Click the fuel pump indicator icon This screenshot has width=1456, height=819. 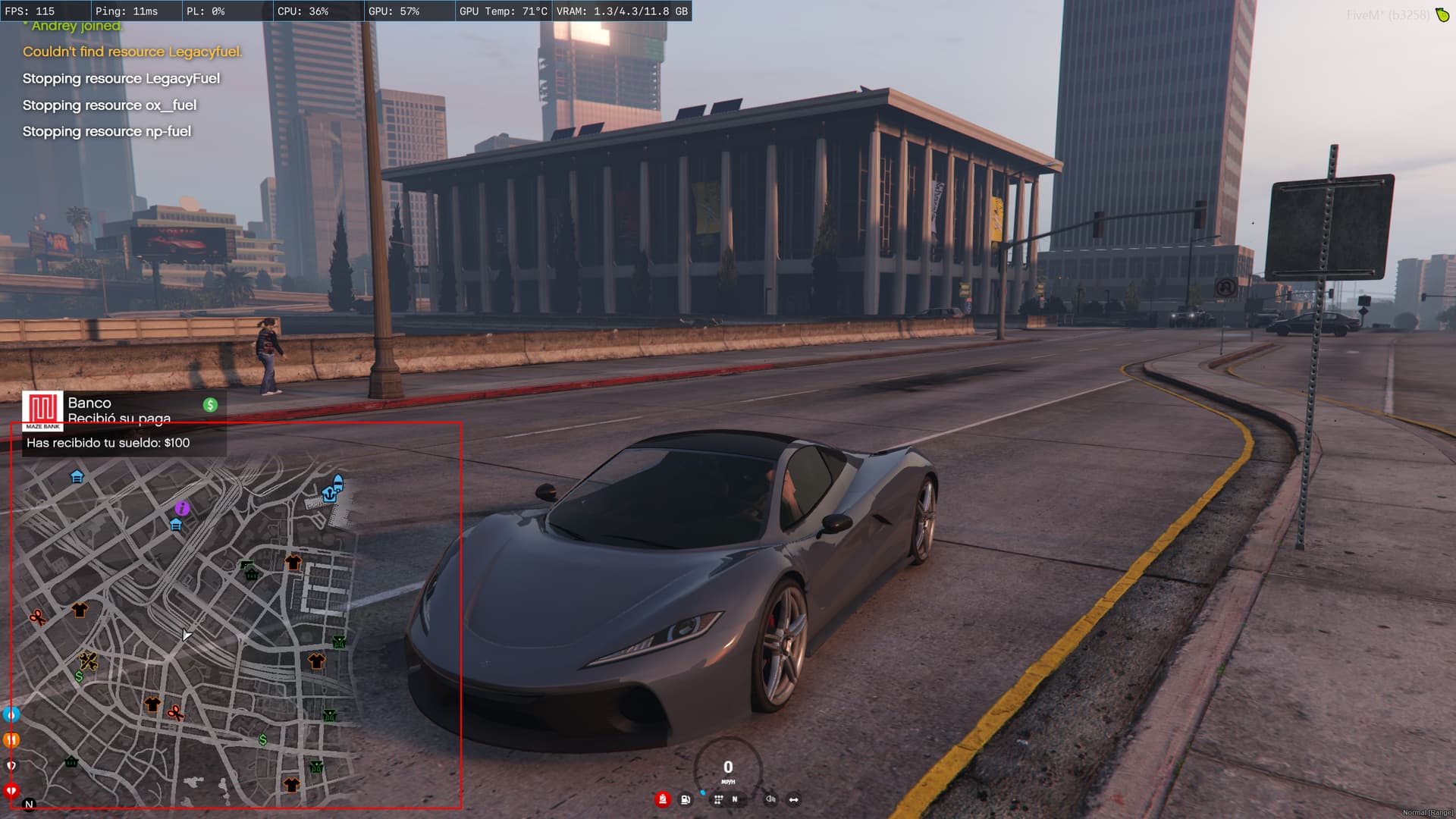coord(686,799)
